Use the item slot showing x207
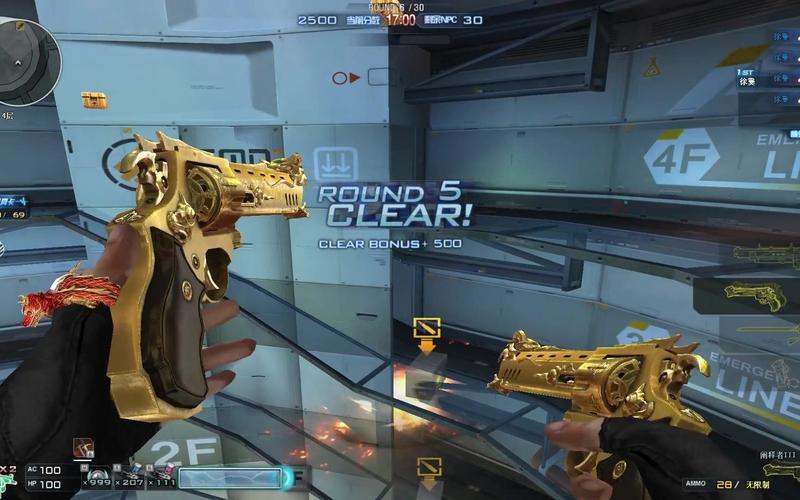The width and height of the screenshot is (800, 500). (128, 479)
